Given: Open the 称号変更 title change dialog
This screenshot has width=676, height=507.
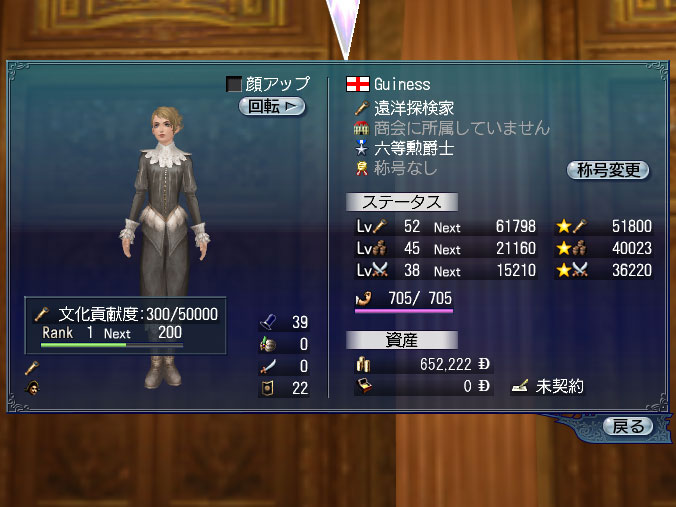Looking at the screenshot, I should tap(608, 170).
